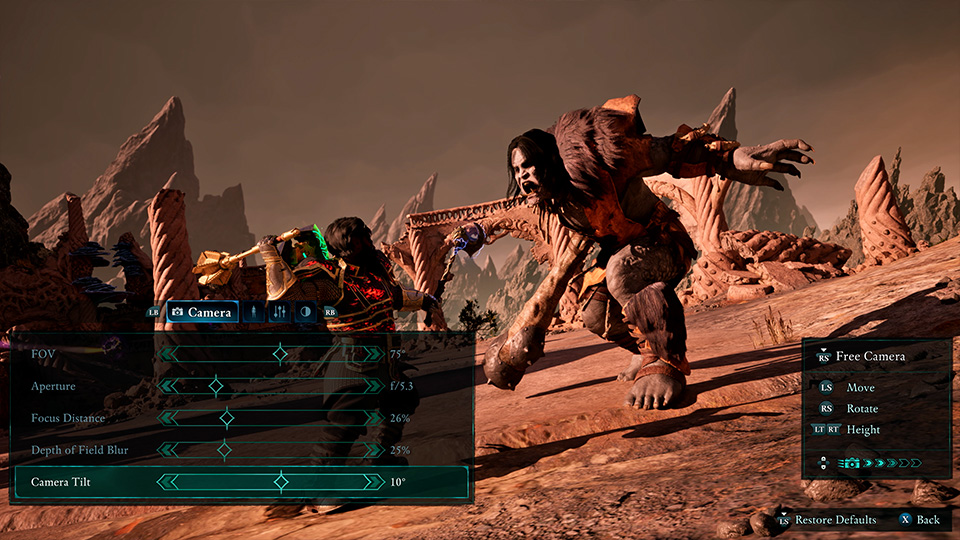Open the half-shaded circle tab
Image resolution: width=960 pixels, height=540 pixels.
click(304, 312)
